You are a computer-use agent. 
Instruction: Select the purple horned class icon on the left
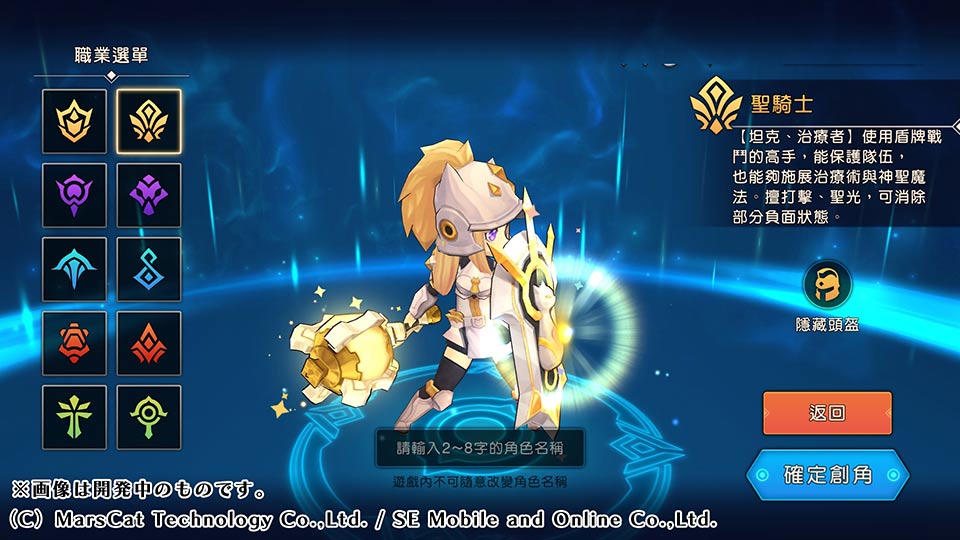click(x=74, y=195)
